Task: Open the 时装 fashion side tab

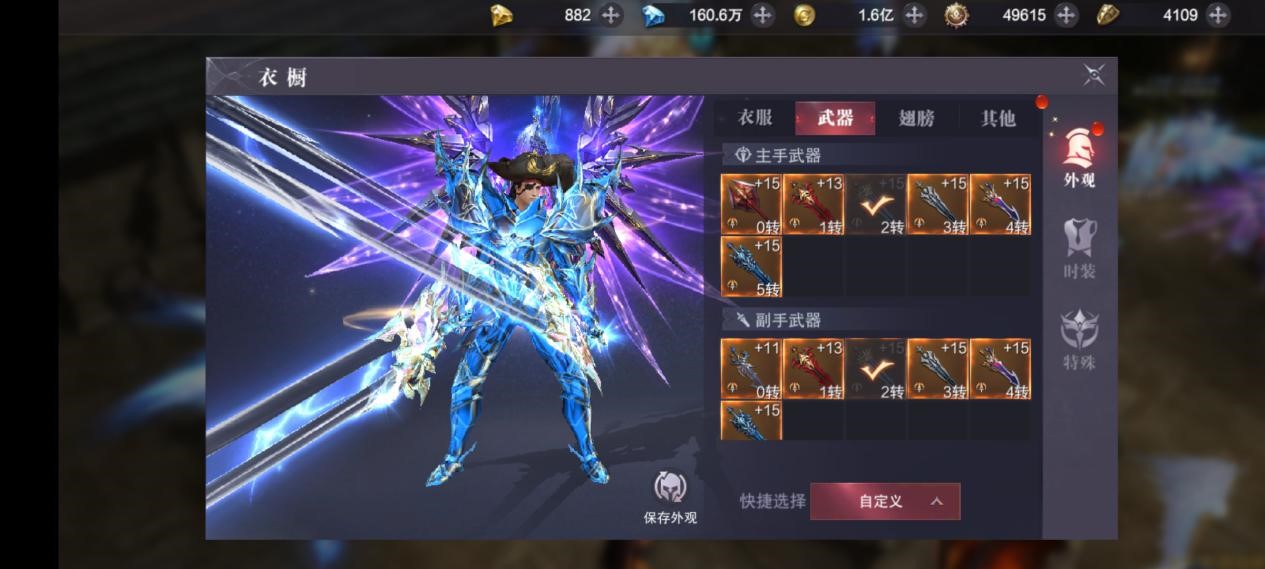Action: tap(1079, 248)
